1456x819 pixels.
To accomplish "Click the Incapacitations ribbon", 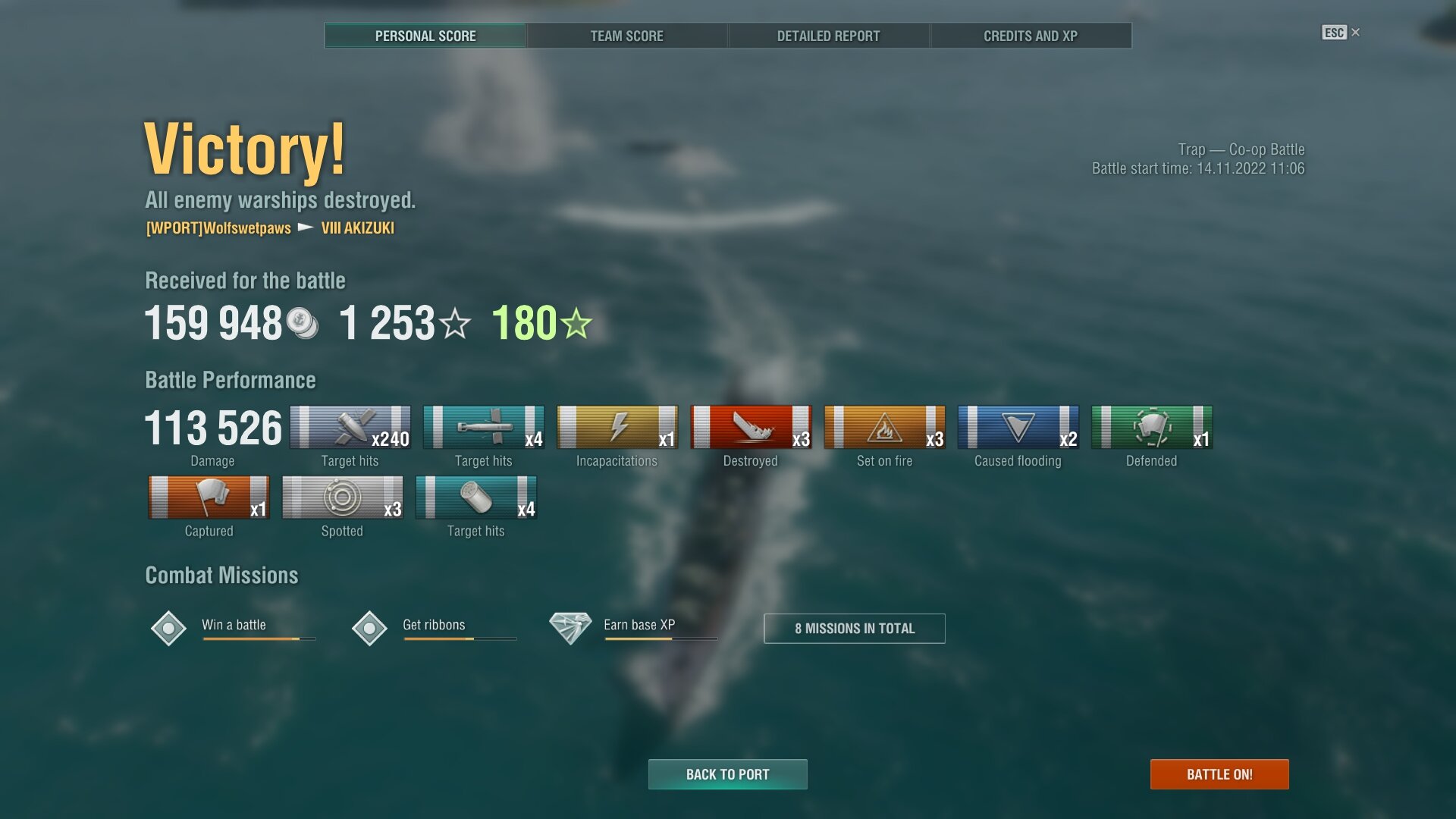I will tap(617, 428).
